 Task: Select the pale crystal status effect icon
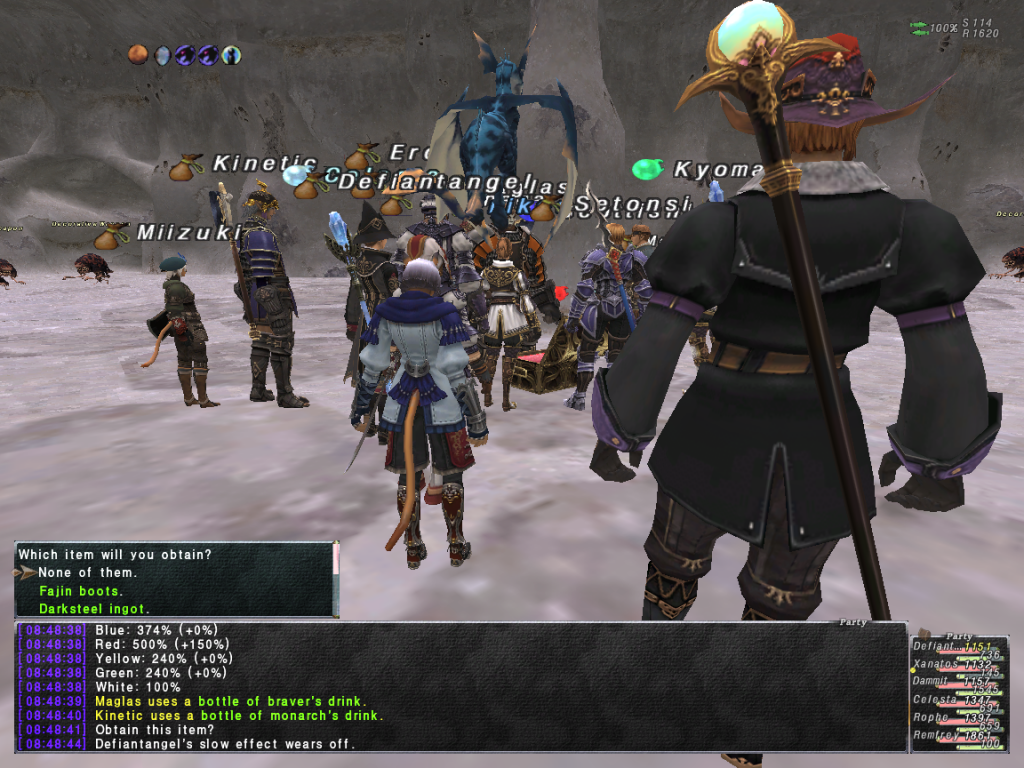(x=162, y=55)
